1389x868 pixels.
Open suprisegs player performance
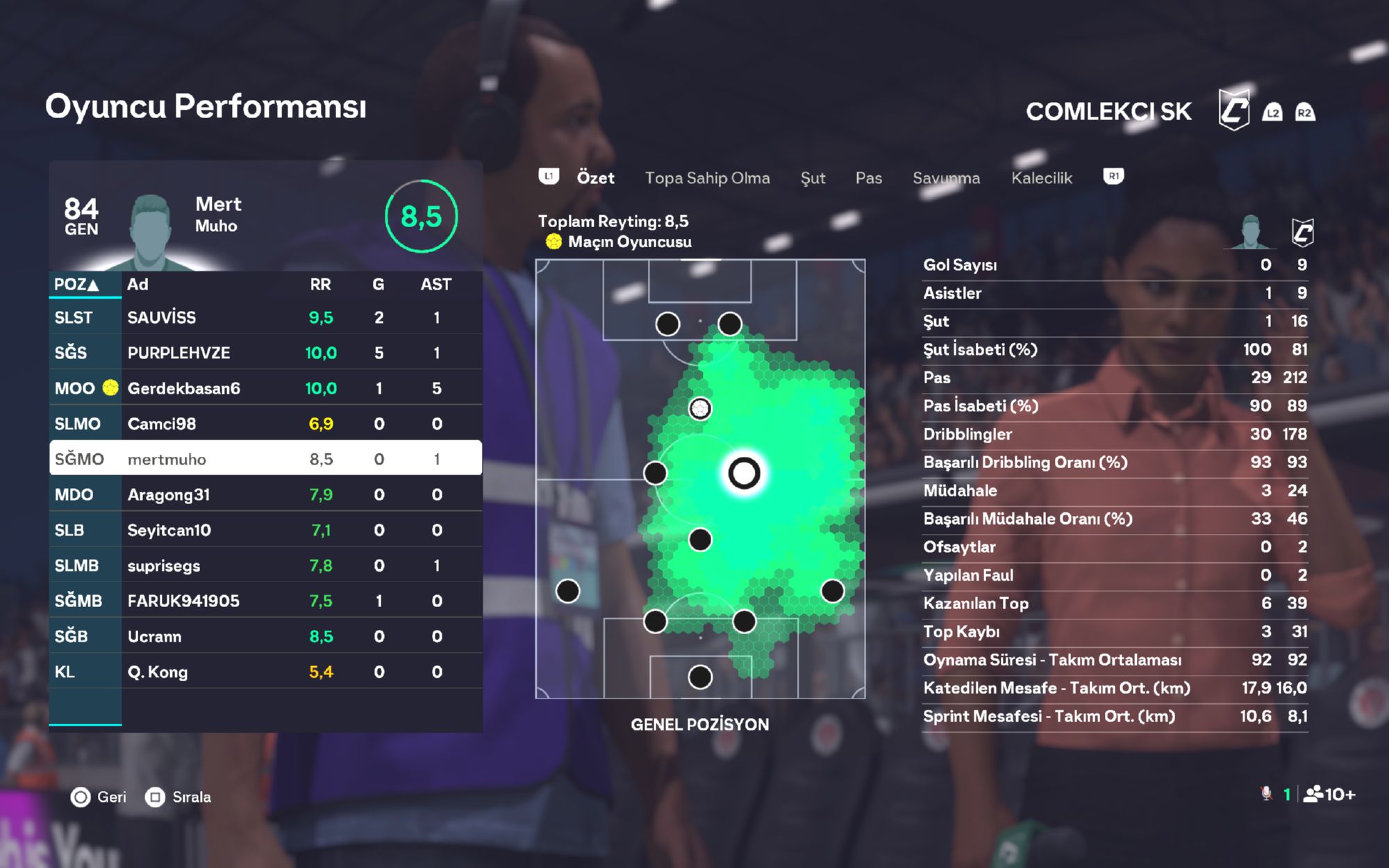265,565
